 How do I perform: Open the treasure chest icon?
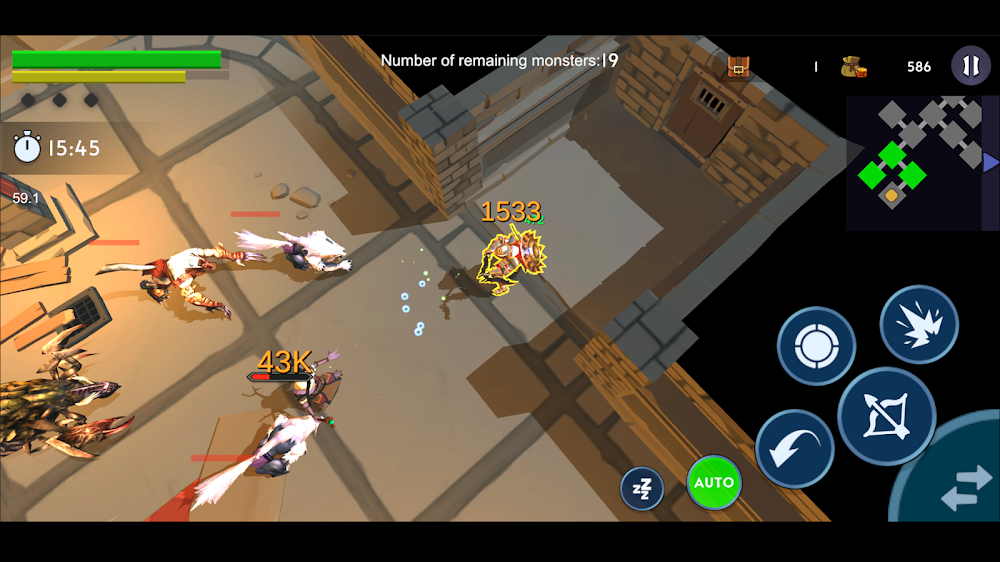pyautogui.click(x=738, y=67)
